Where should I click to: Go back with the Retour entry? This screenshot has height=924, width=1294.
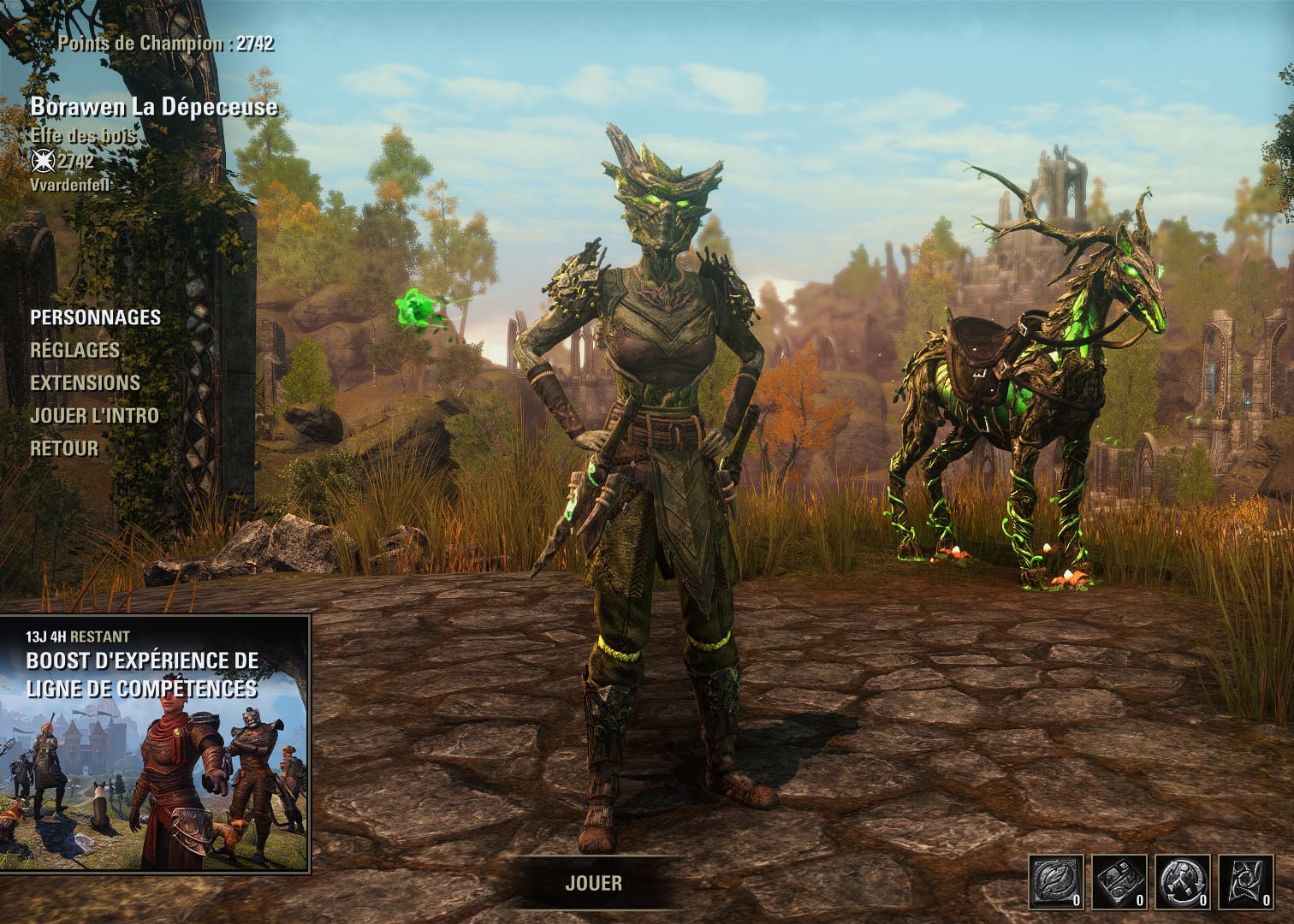coord(64,447)
